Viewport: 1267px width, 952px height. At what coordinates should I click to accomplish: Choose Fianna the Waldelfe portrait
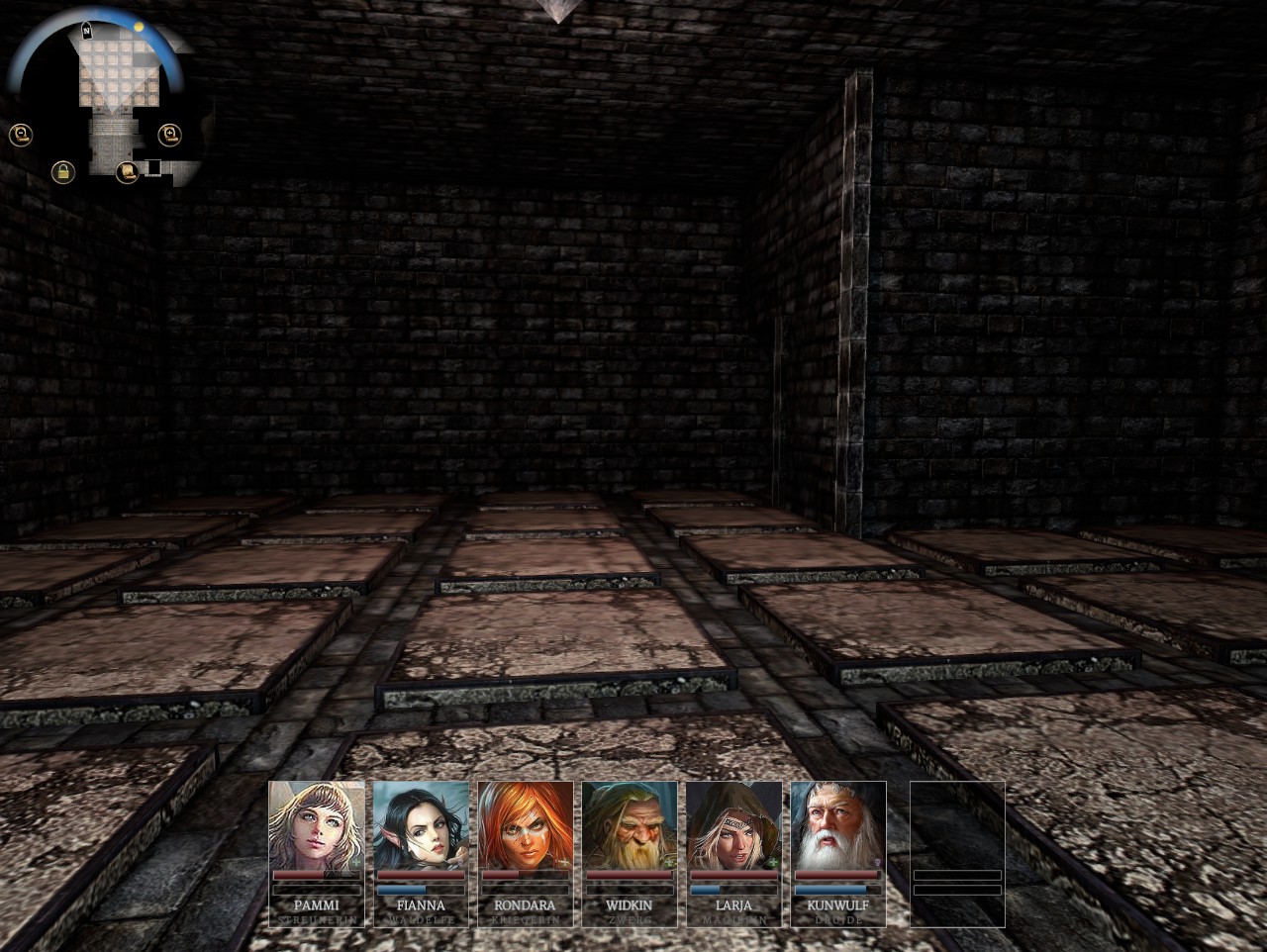point(421,825)
